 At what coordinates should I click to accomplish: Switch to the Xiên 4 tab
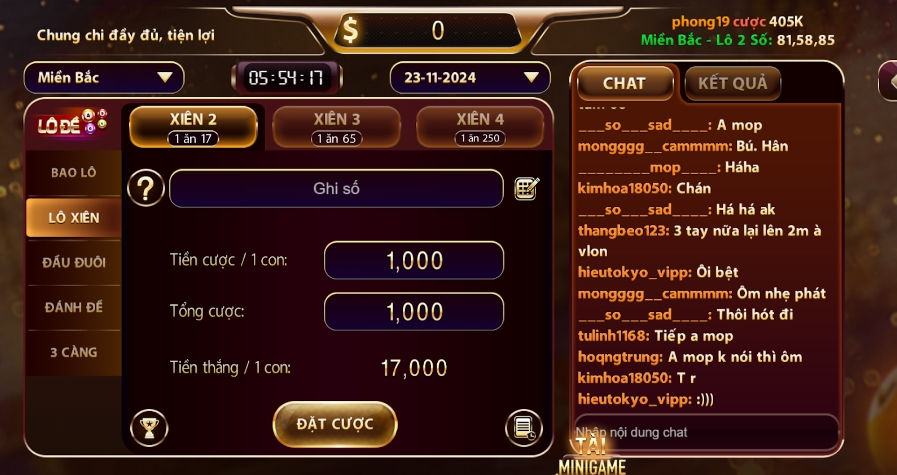click(479, 127)
